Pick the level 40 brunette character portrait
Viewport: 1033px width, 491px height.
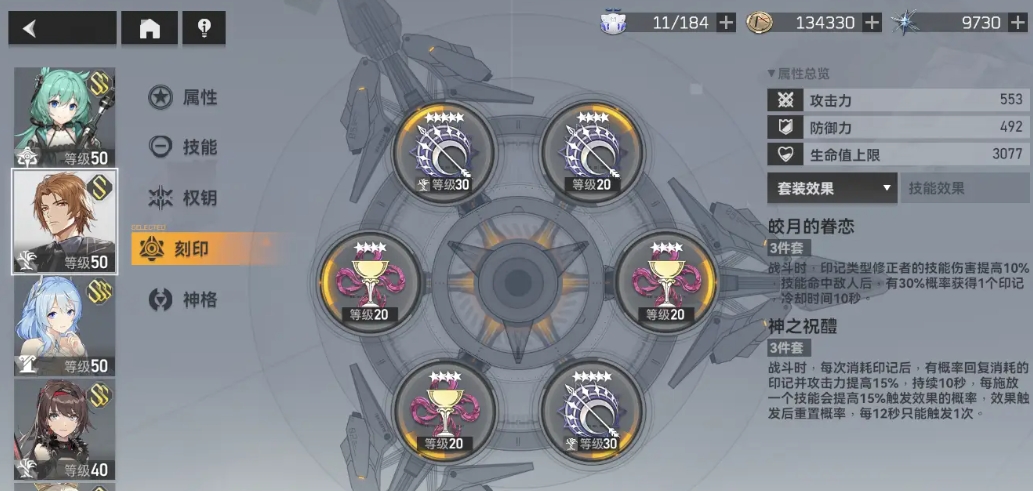63,430
